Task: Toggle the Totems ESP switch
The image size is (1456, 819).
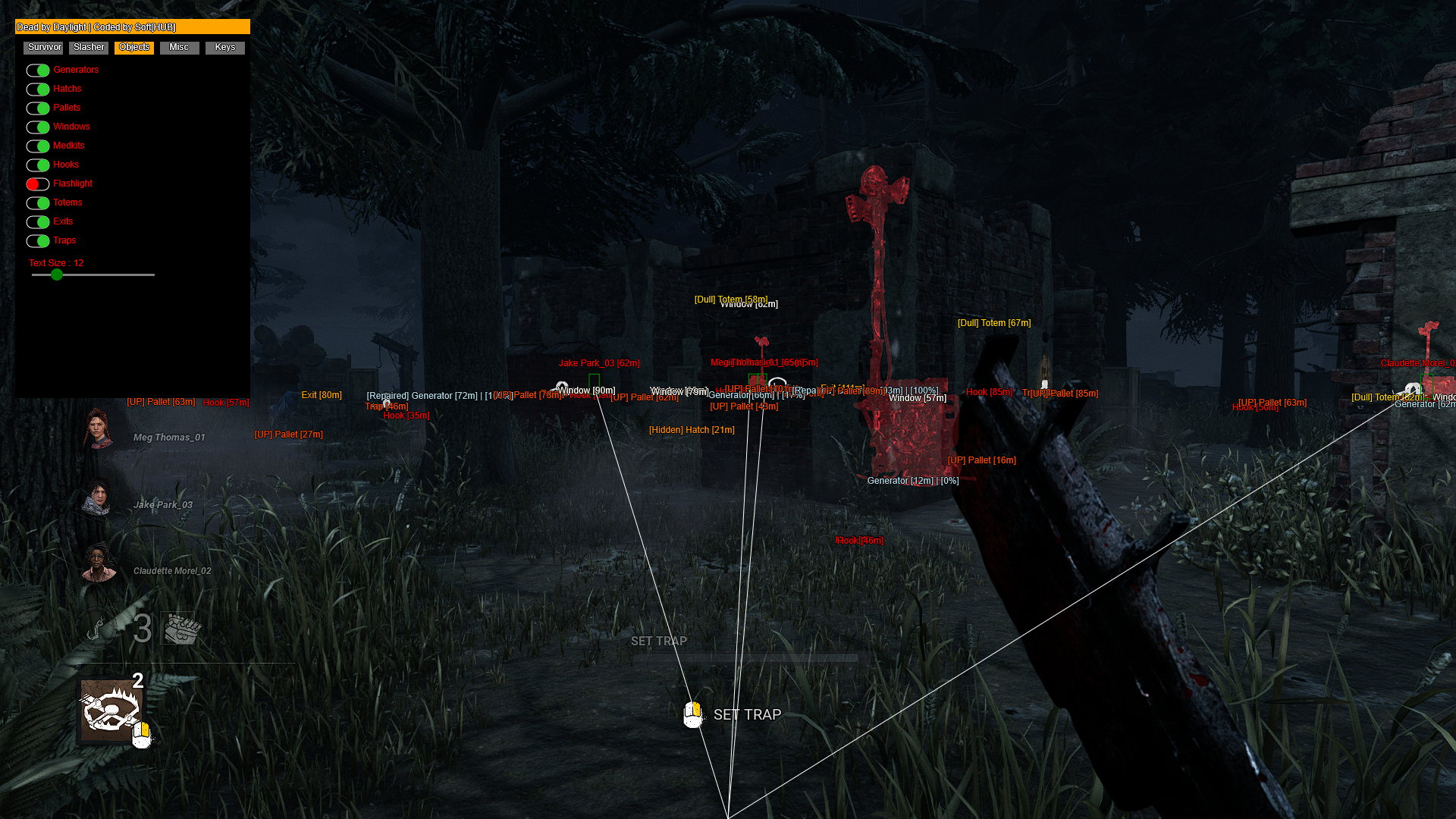Action: click(x=38, y=202)
